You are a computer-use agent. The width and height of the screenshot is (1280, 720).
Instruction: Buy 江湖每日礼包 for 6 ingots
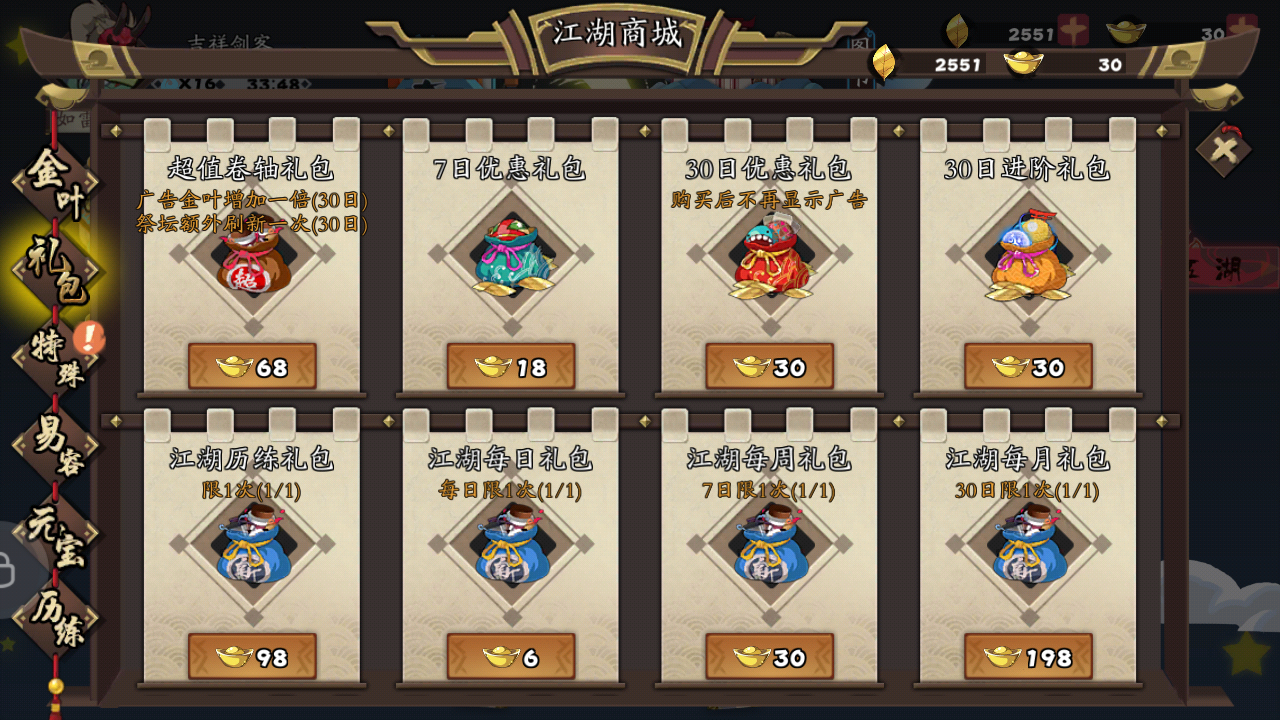[x=509, y=658]
